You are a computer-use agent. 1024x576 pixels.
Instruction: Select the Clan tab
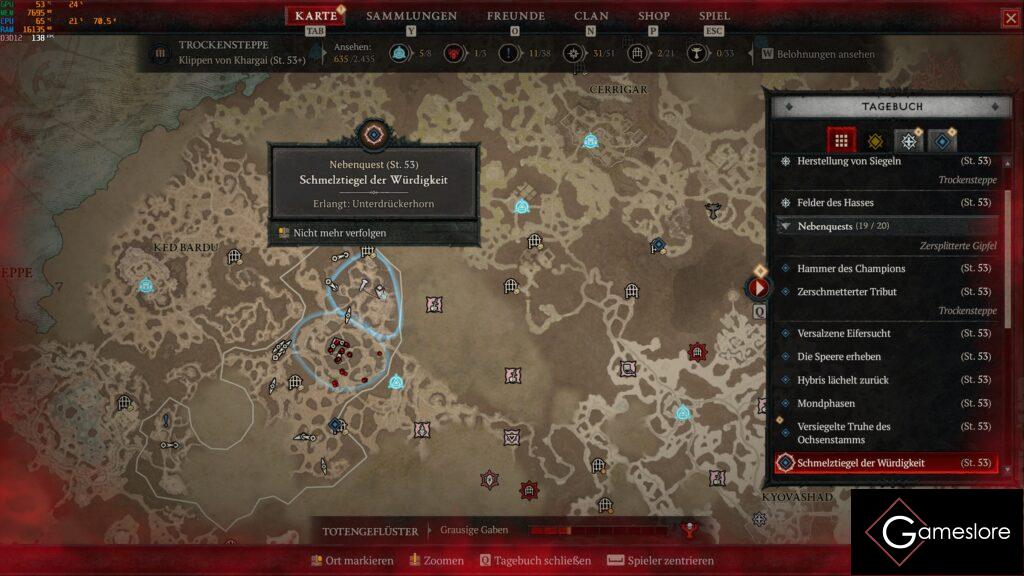click(591, 16)
